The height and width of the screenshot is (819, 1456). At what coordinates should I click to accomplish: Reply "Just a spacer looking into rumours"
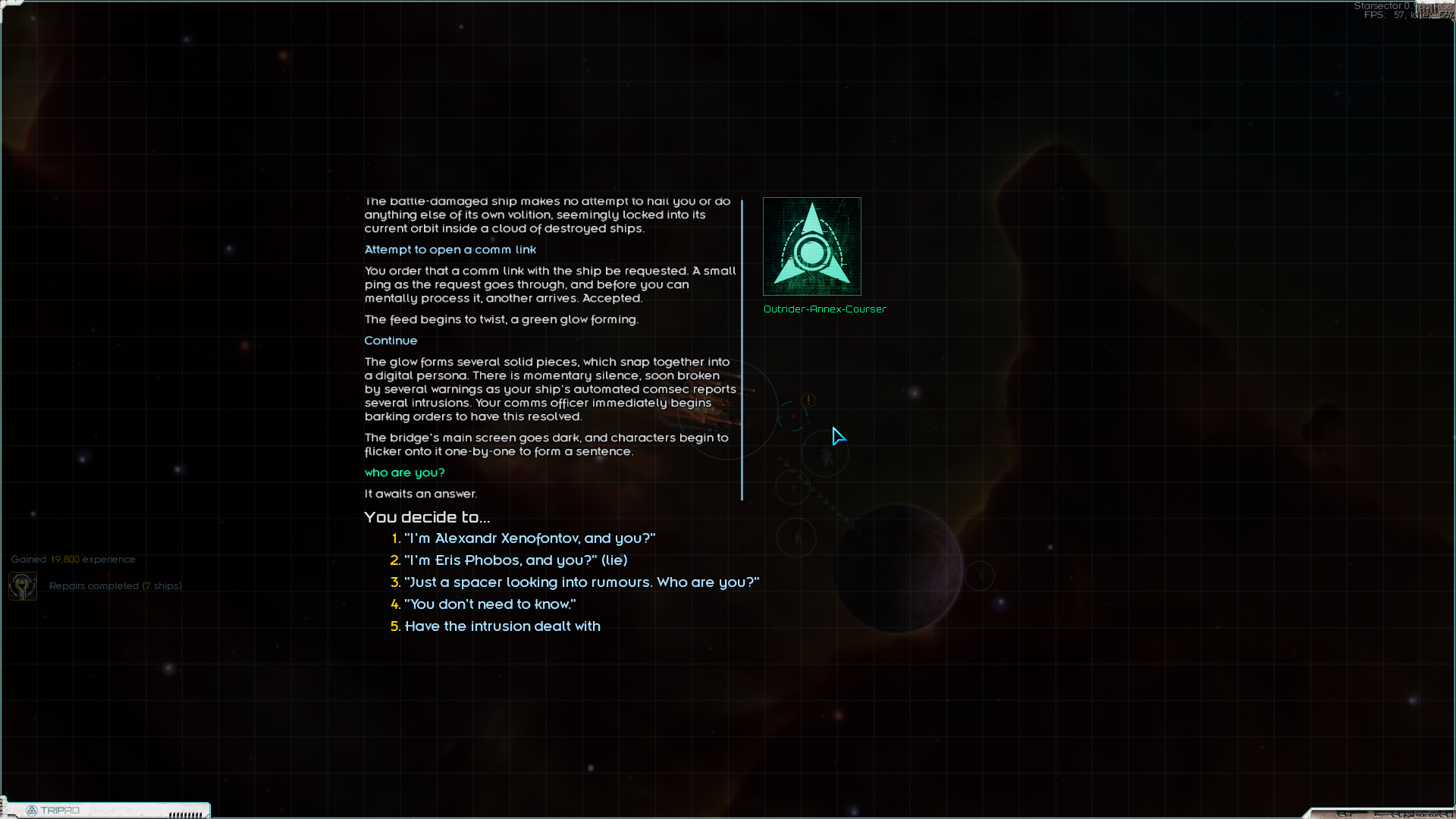(582, 582)
